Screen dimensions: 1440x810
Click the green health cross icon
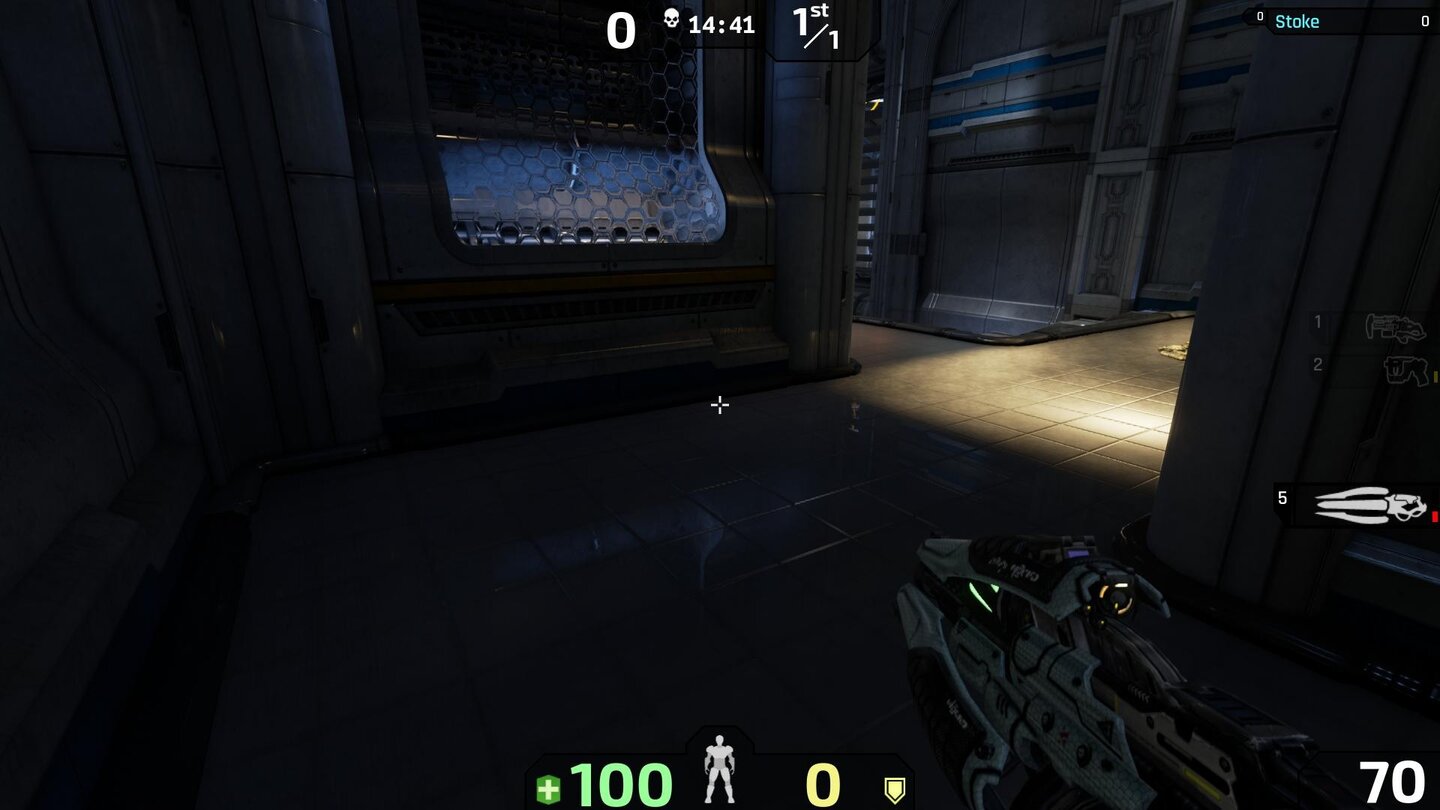[x=548, y=788]
